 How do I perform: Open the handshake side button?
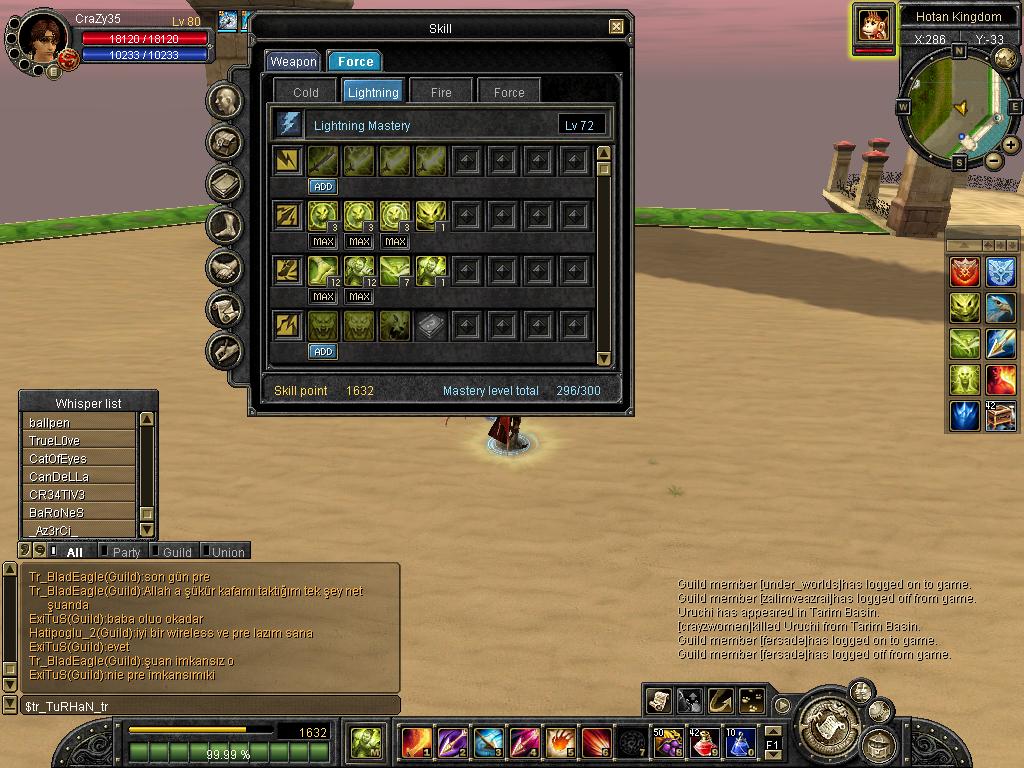226,268
